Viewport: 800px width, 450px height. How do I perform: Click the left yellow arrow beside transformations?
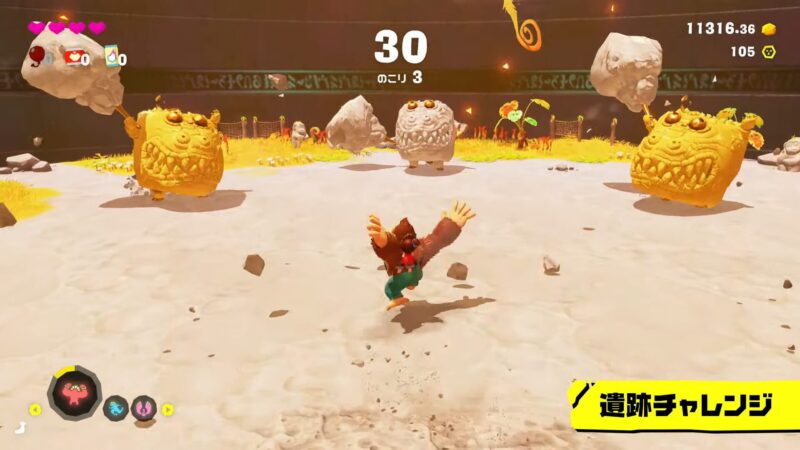click(x=35, y=408)
